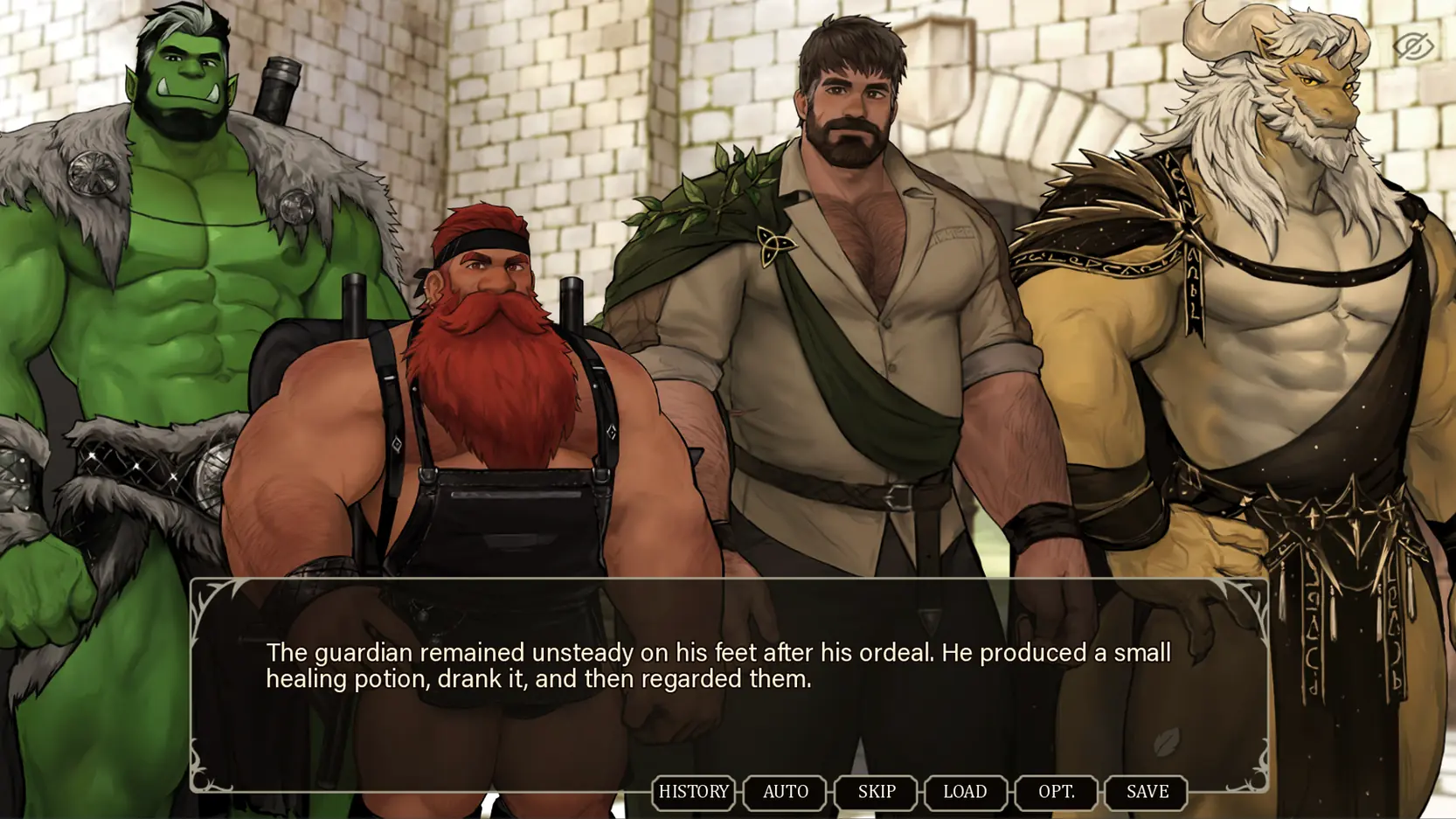Hide the interface with the eye icon

[1412, 45]
